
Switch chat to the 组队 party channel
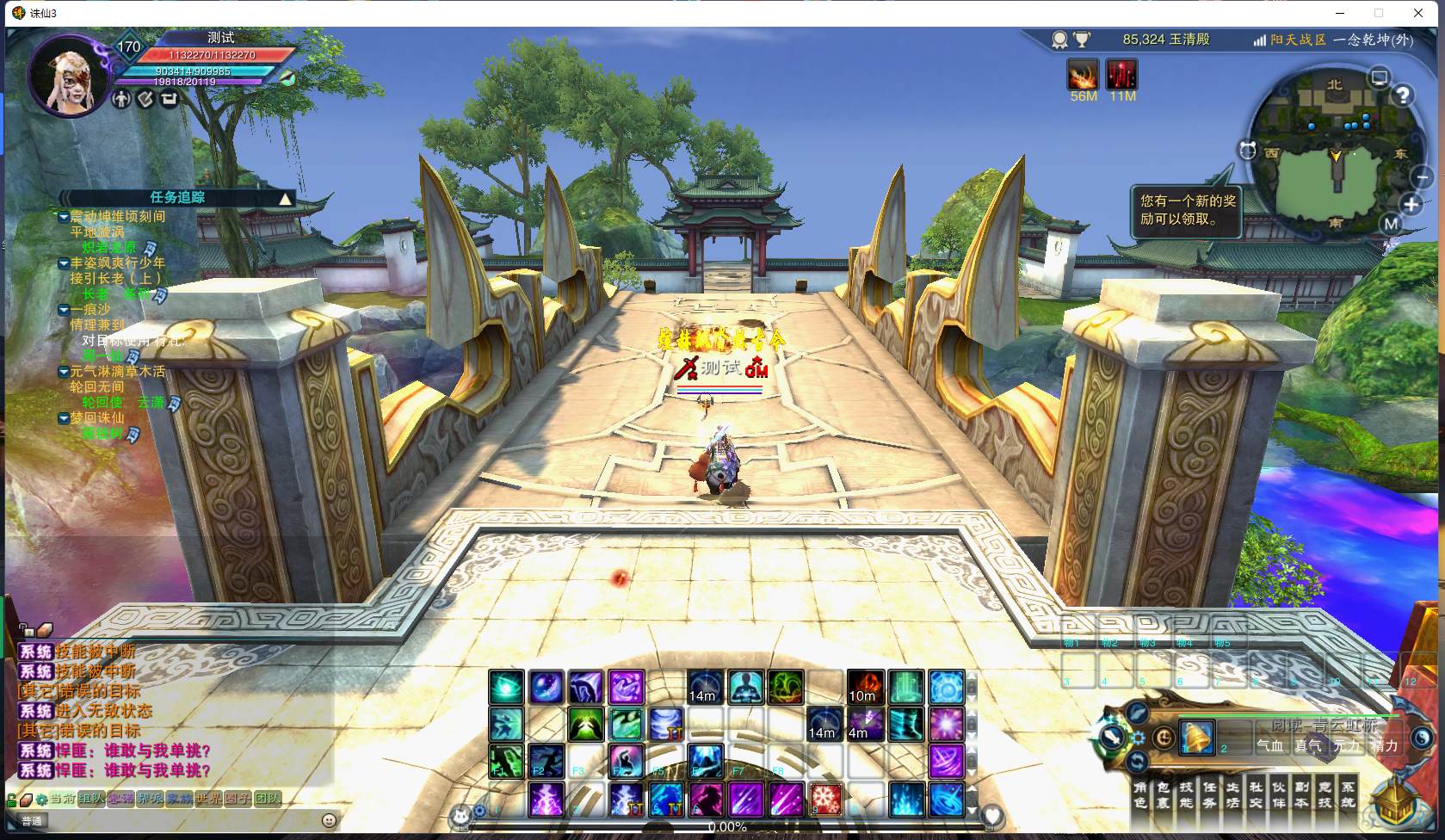90,799
